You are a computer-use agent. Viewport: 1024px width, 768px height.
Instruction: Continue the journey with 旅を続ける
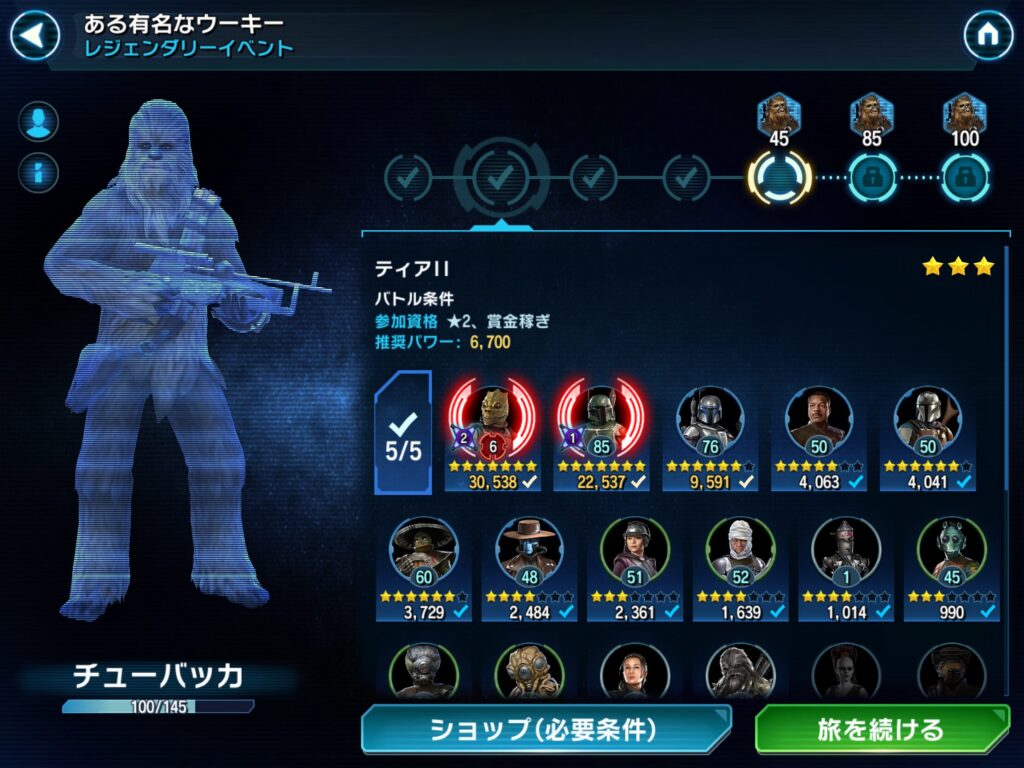(x=881, y=729)
